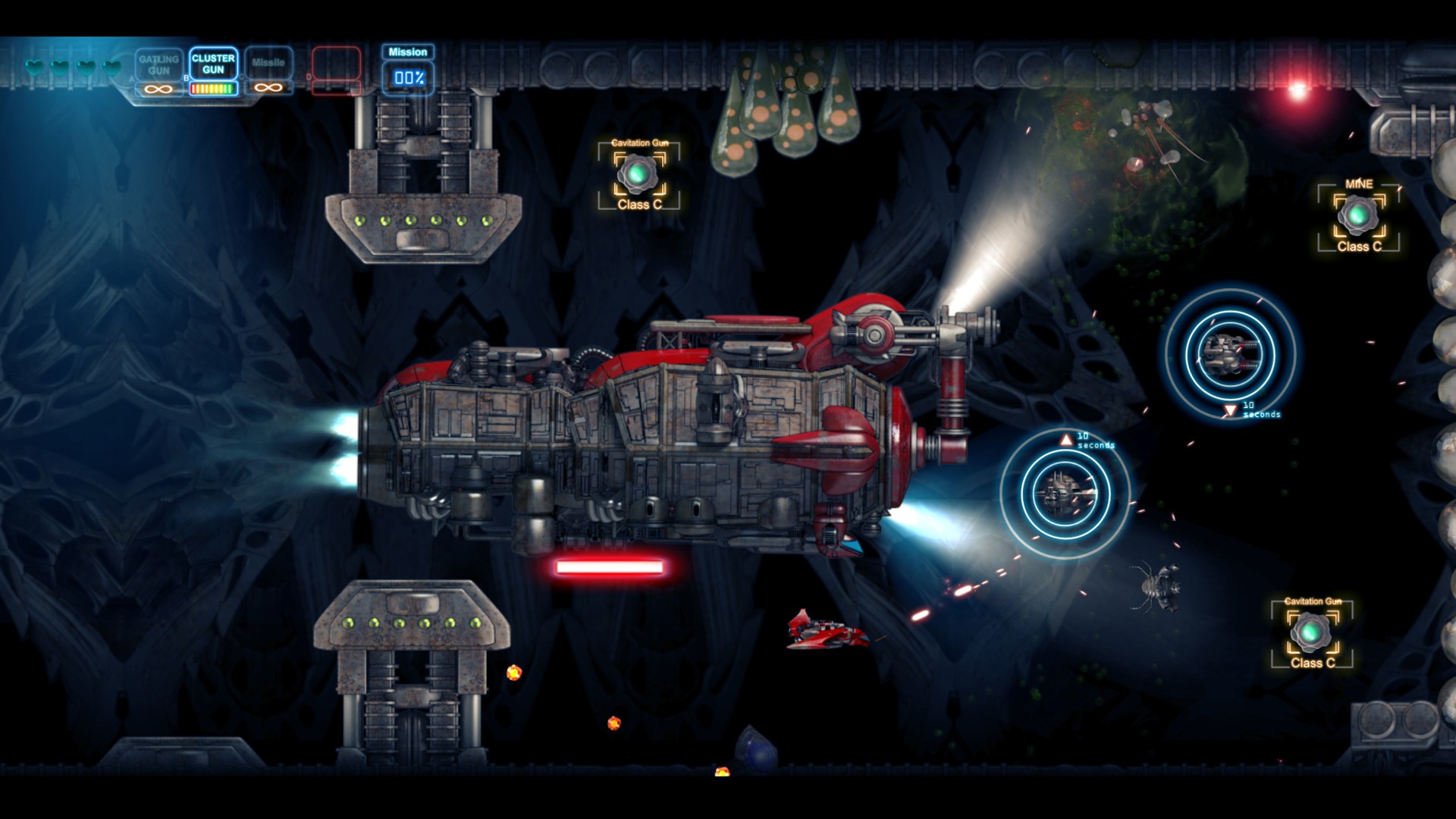This screenshot has width=1456, height=819.
Task: Click the Mission header panel
Action: 407,52
